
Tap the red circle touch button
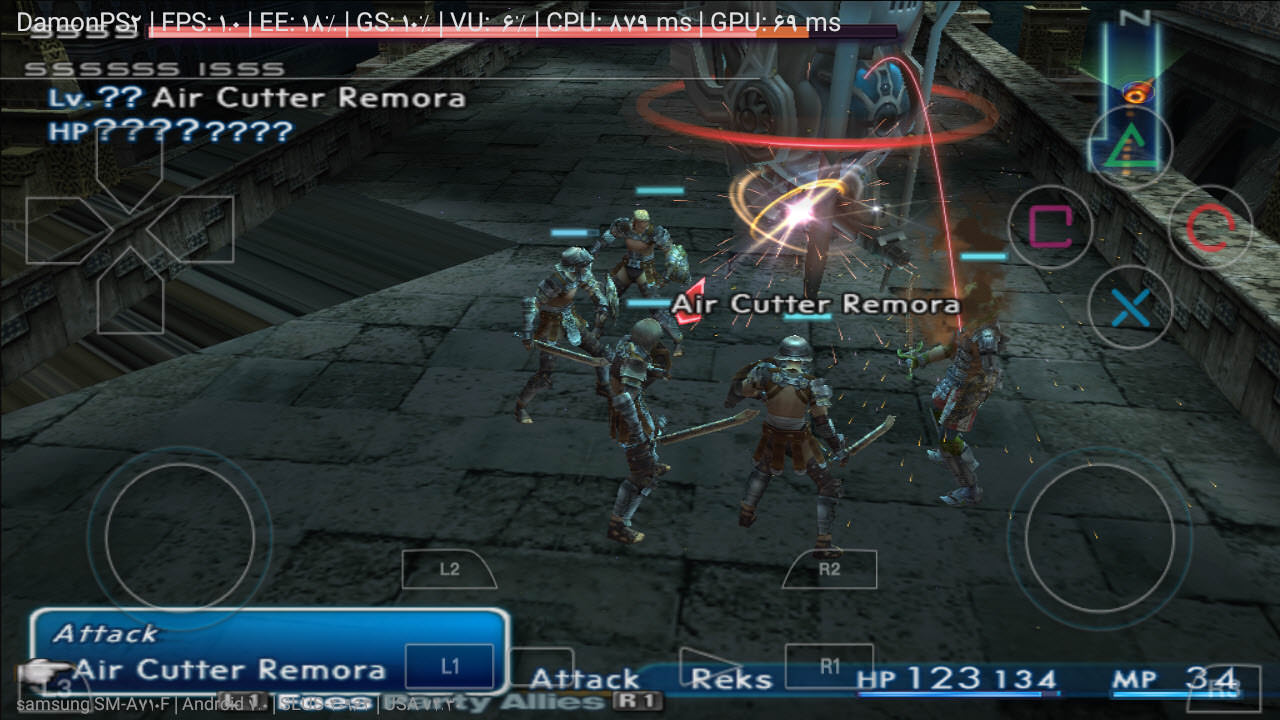1210,228
